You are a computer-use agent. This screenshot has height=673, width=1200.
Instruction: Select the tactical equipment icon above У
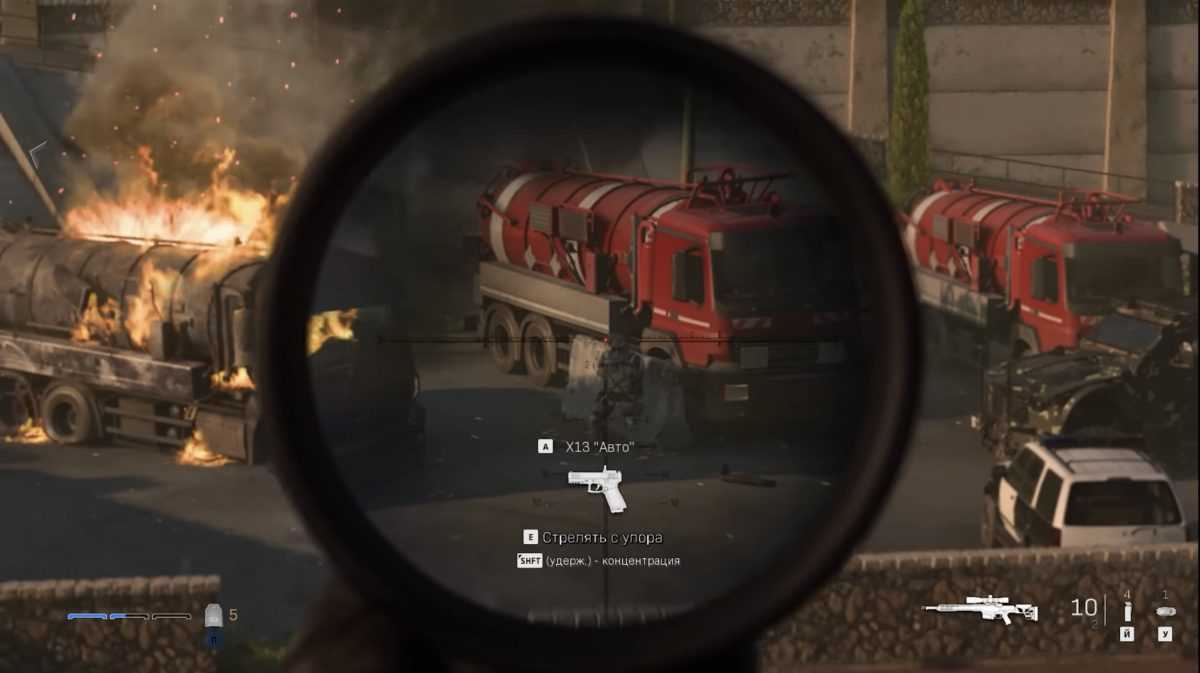(x=1165, y=610)
